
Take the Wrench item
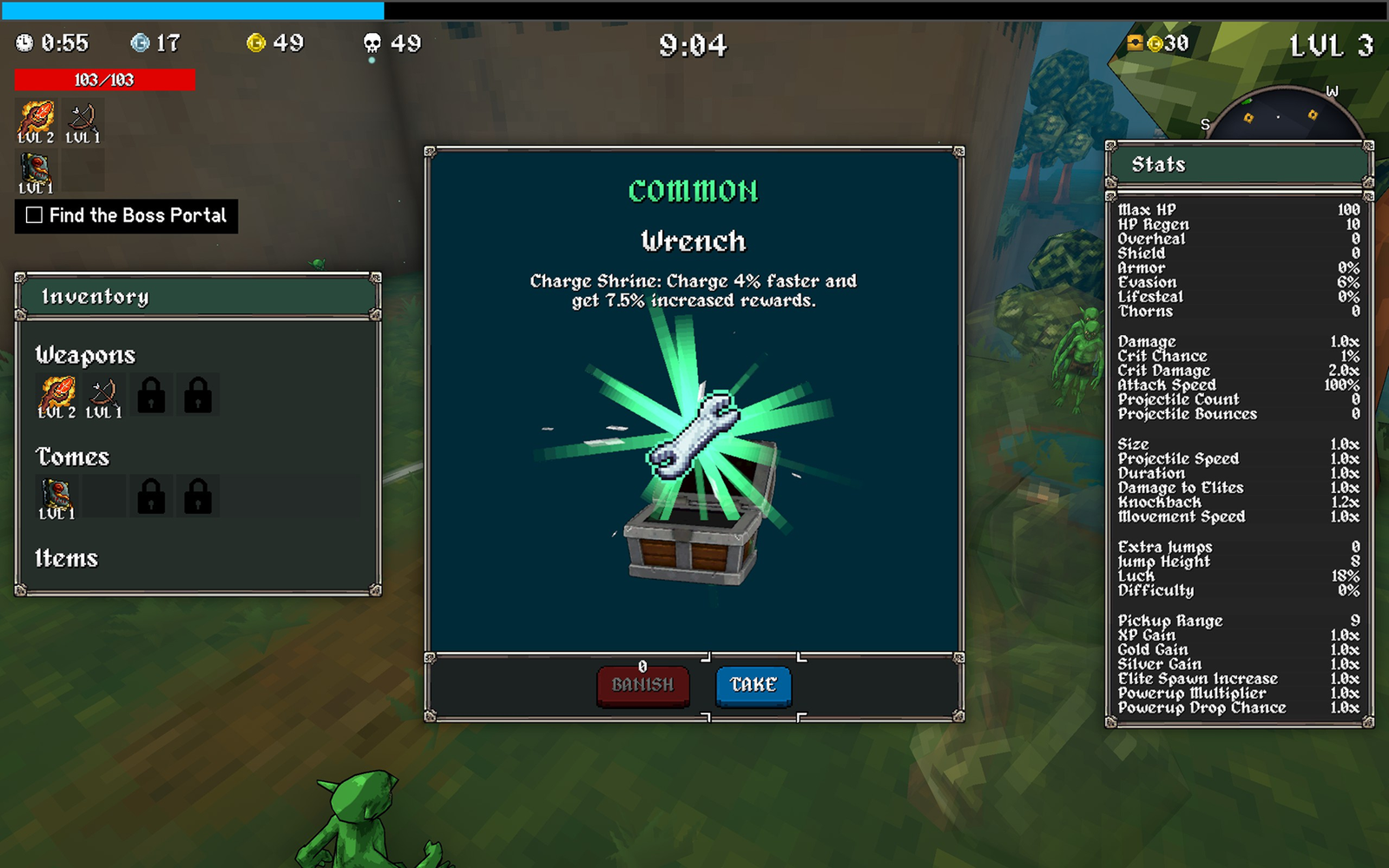point(753,685)
